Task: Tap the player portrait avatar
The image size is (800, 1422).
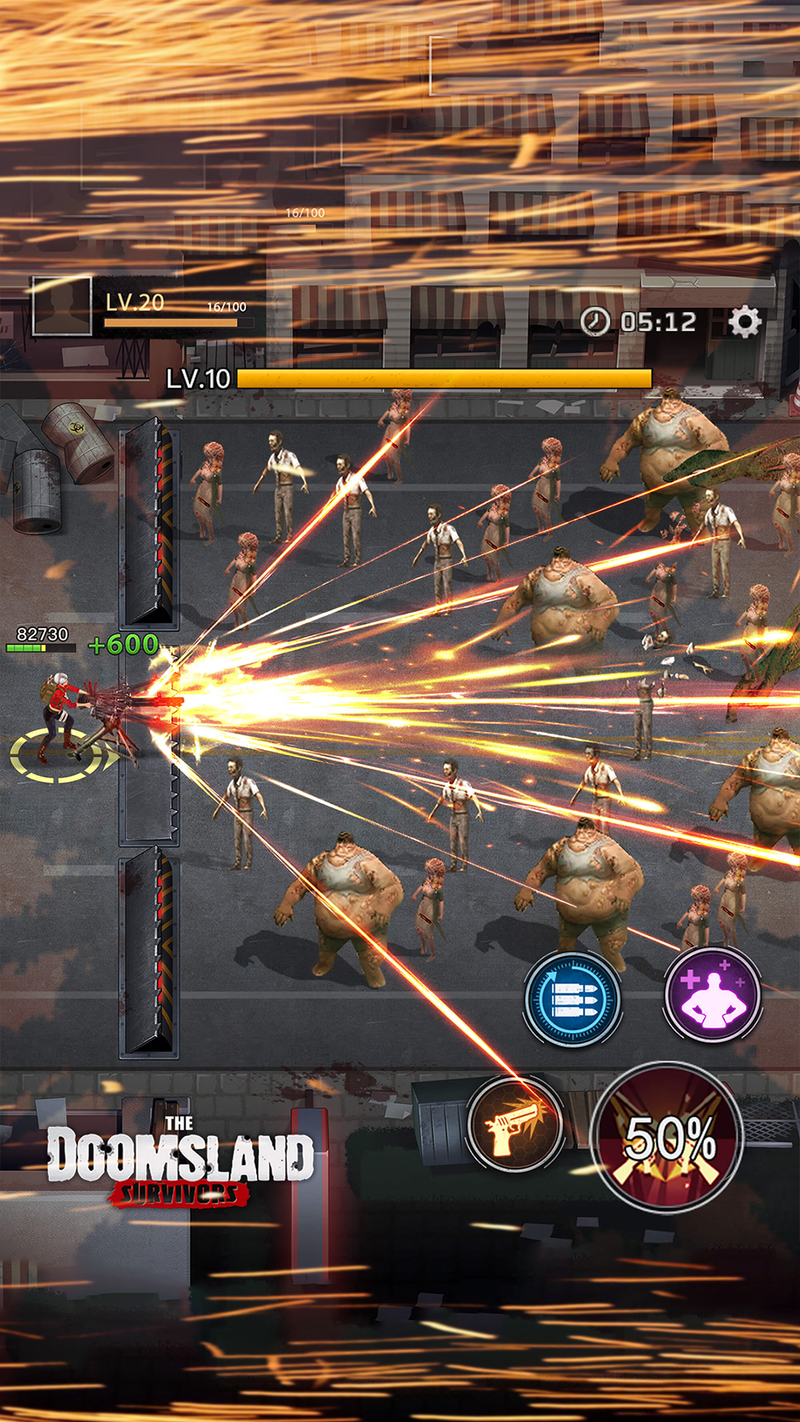Action: 62,306
